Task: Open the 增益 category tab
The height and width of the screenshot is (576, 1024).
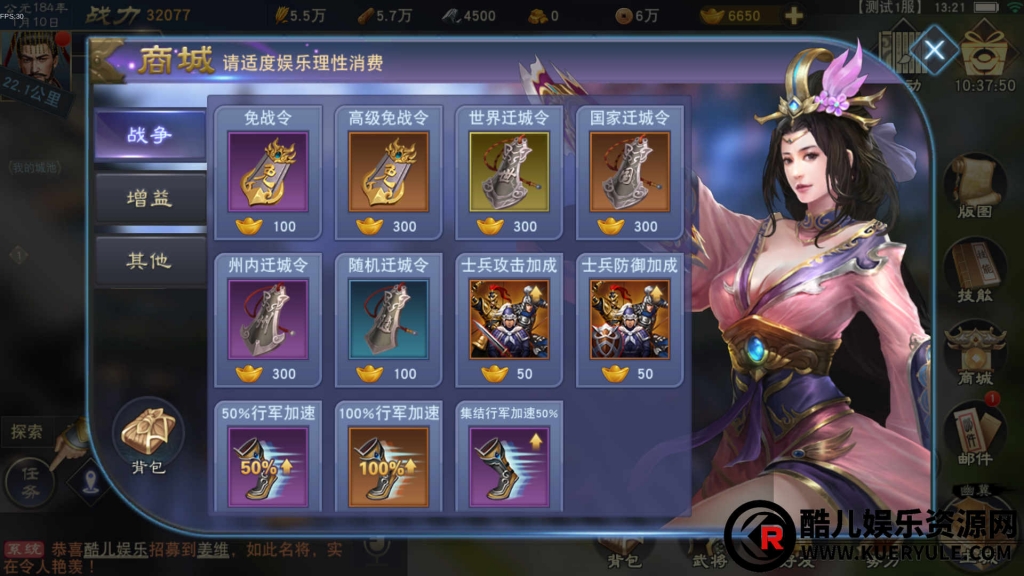Action: (149, 198)
